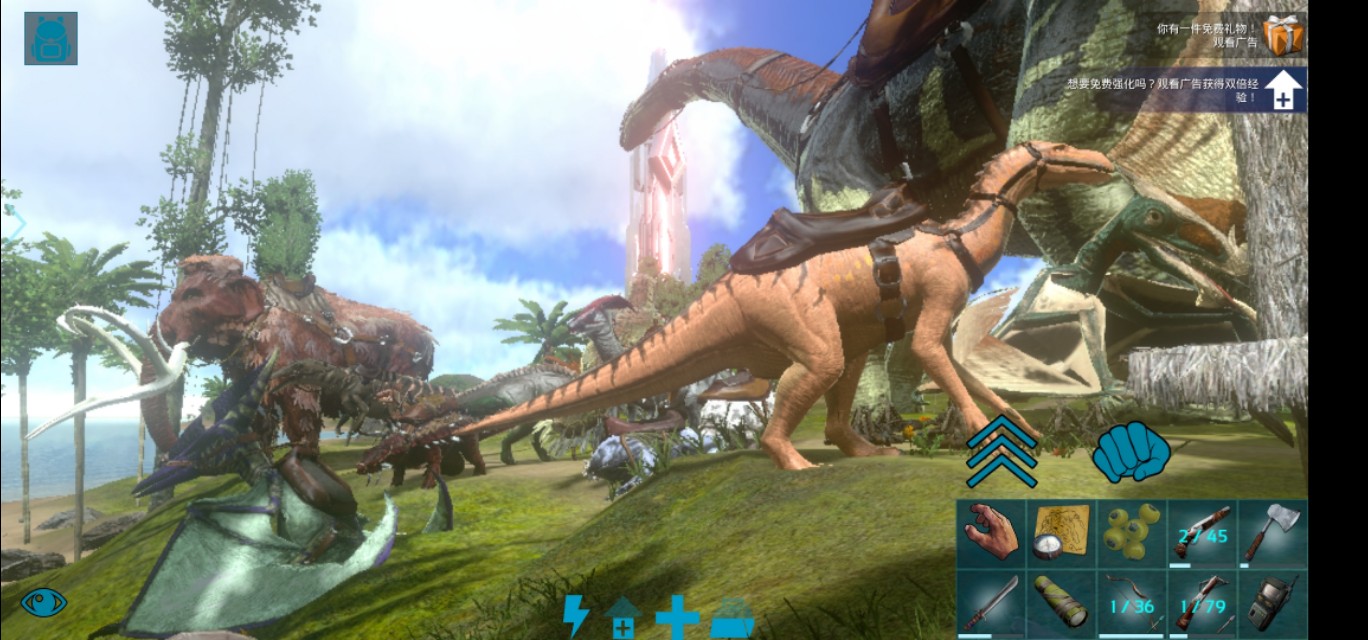The image size is (1368, 640).
Task: Select the bare hand hotbar slot
Action: pyautogui.click(x=991, y=533)
